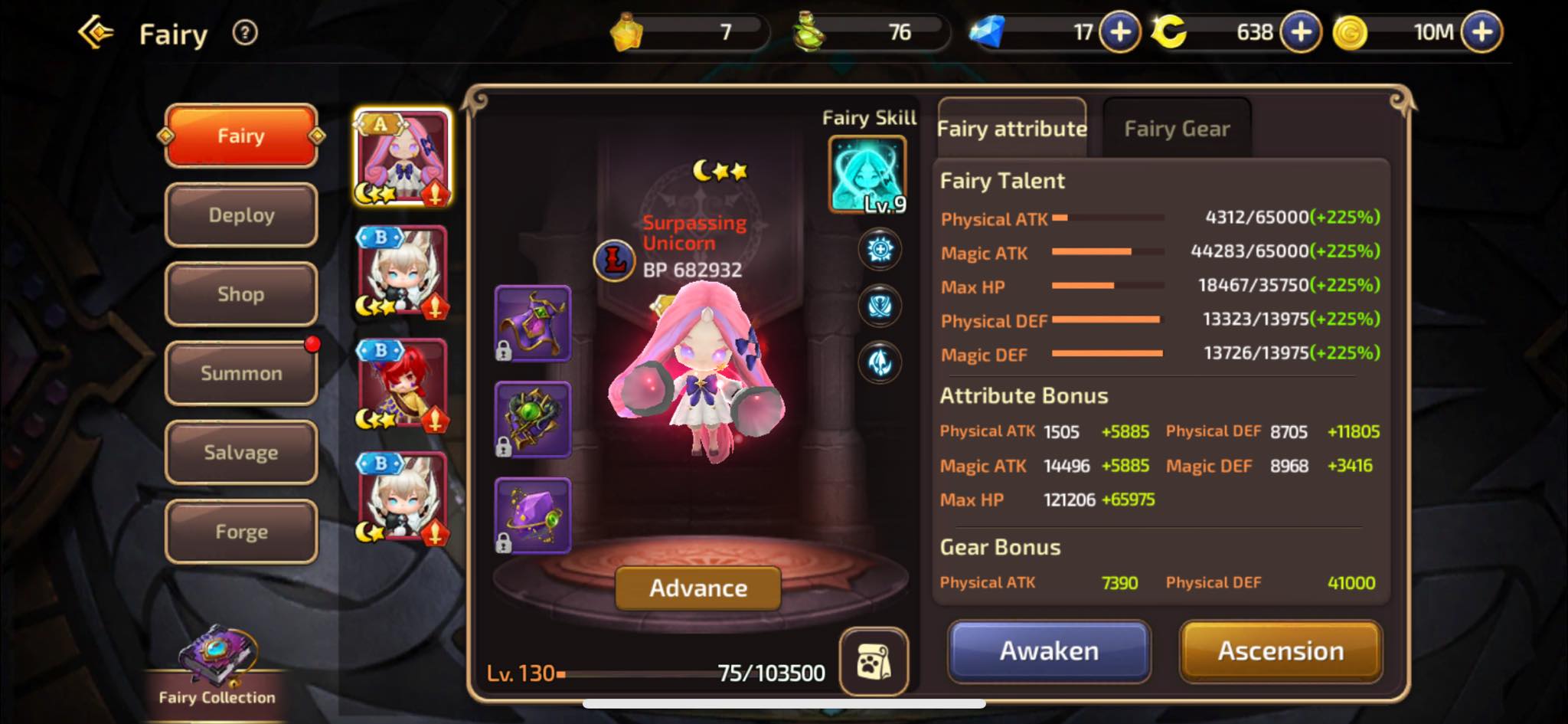The height and width of the screenshot is (724, 1568).
Task: Switch to the Fairy Gear tab
Action: pos(1177,129)
